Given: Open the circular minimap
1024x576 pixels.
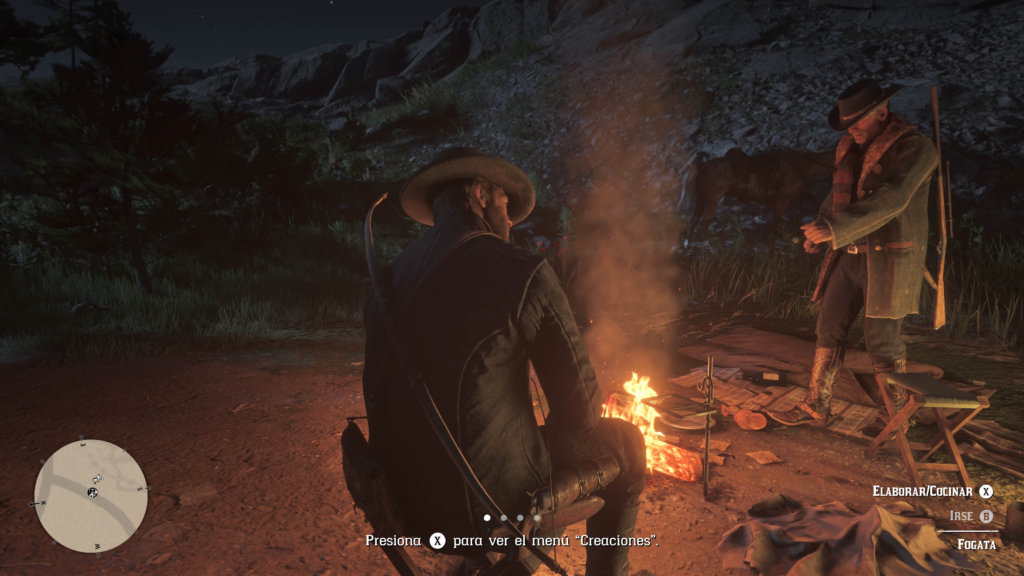Looking at the screenshot, I should 90,496.
